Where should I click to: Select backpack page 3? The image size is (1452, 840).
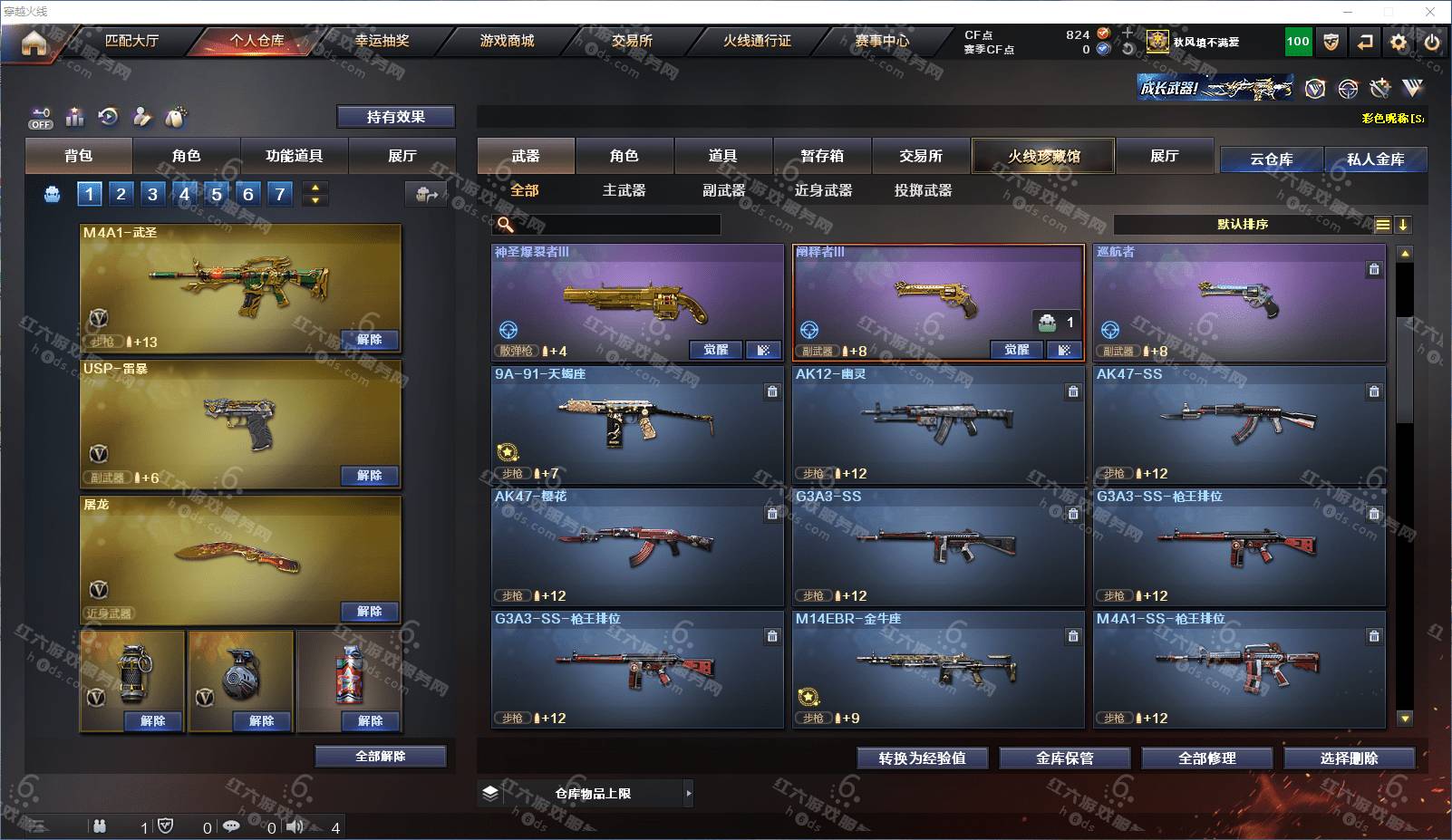coord(152,194)
